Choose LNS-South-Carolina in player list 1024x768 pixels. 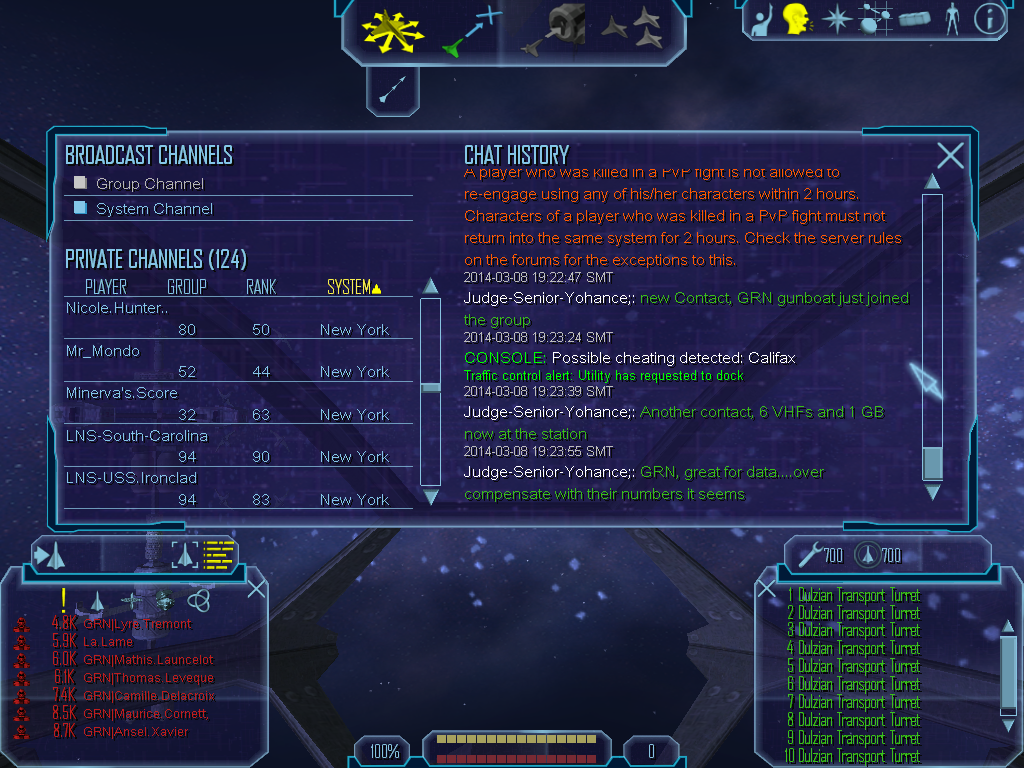tap(137, 436)
